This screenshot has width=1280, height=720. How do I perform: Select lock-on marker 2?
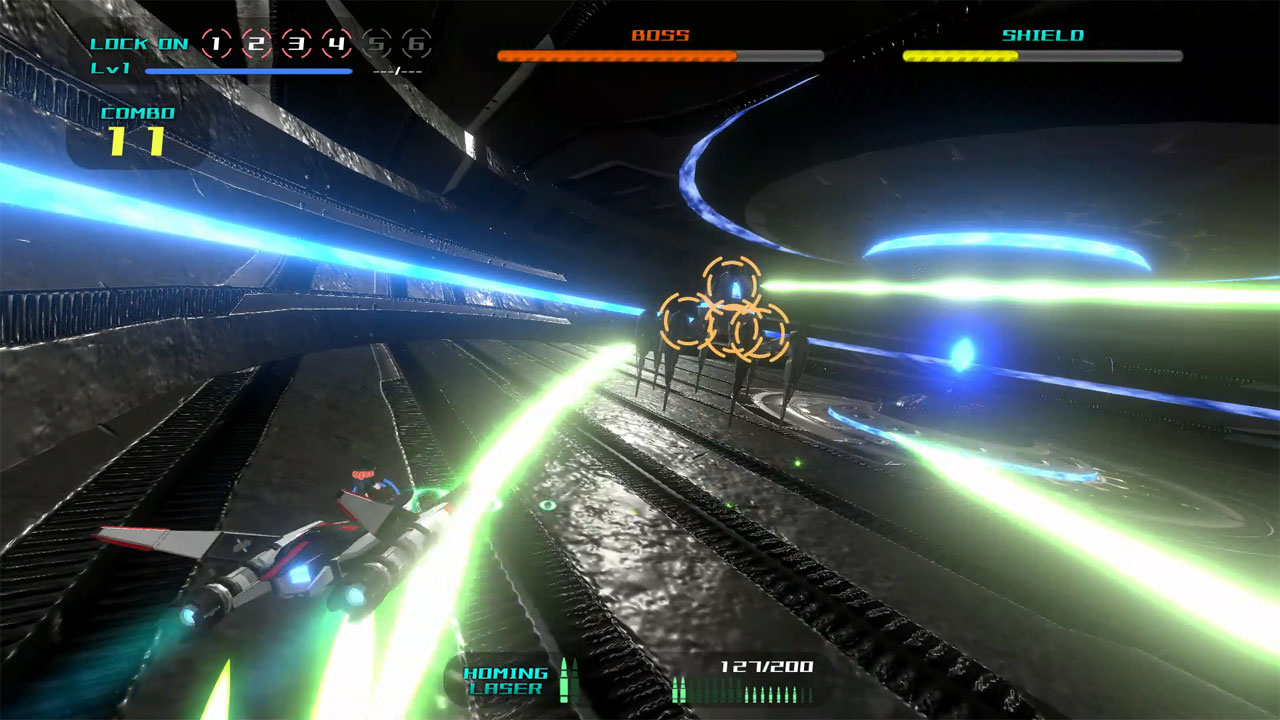tap(255, 44)
